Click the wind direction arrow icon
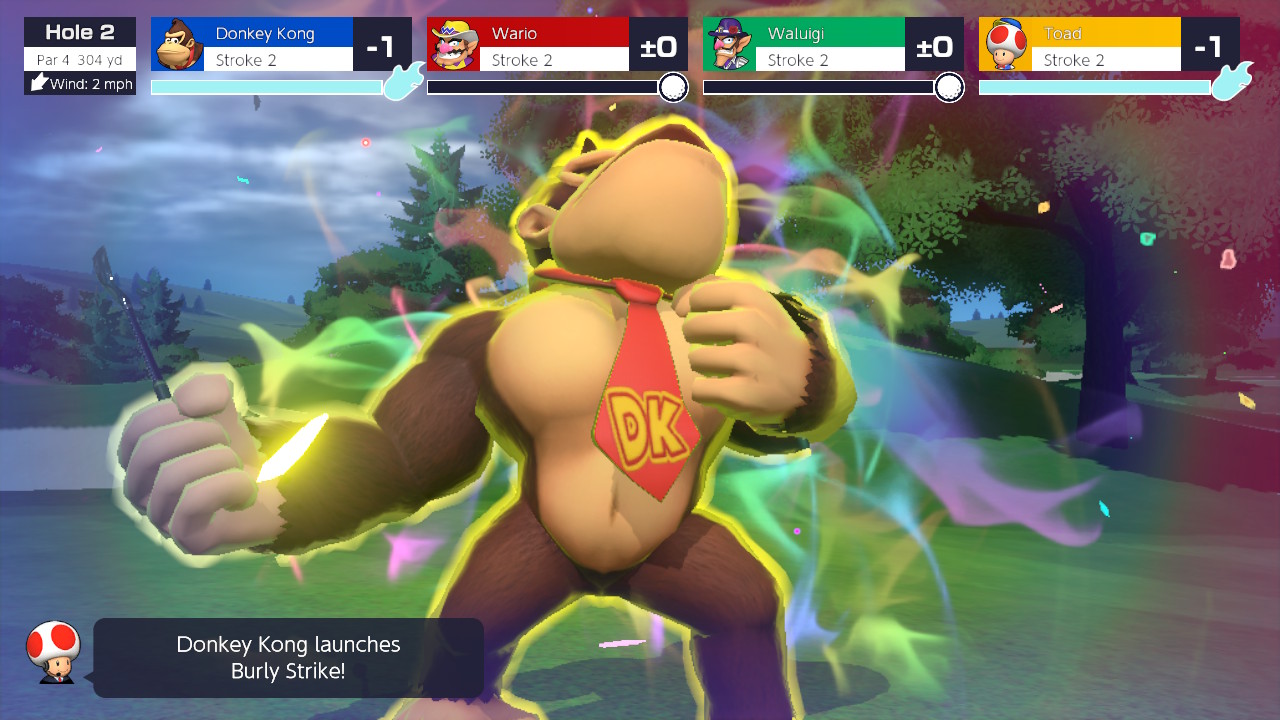The width and height of the screenshot is (1280, 720). click(37, 82)
